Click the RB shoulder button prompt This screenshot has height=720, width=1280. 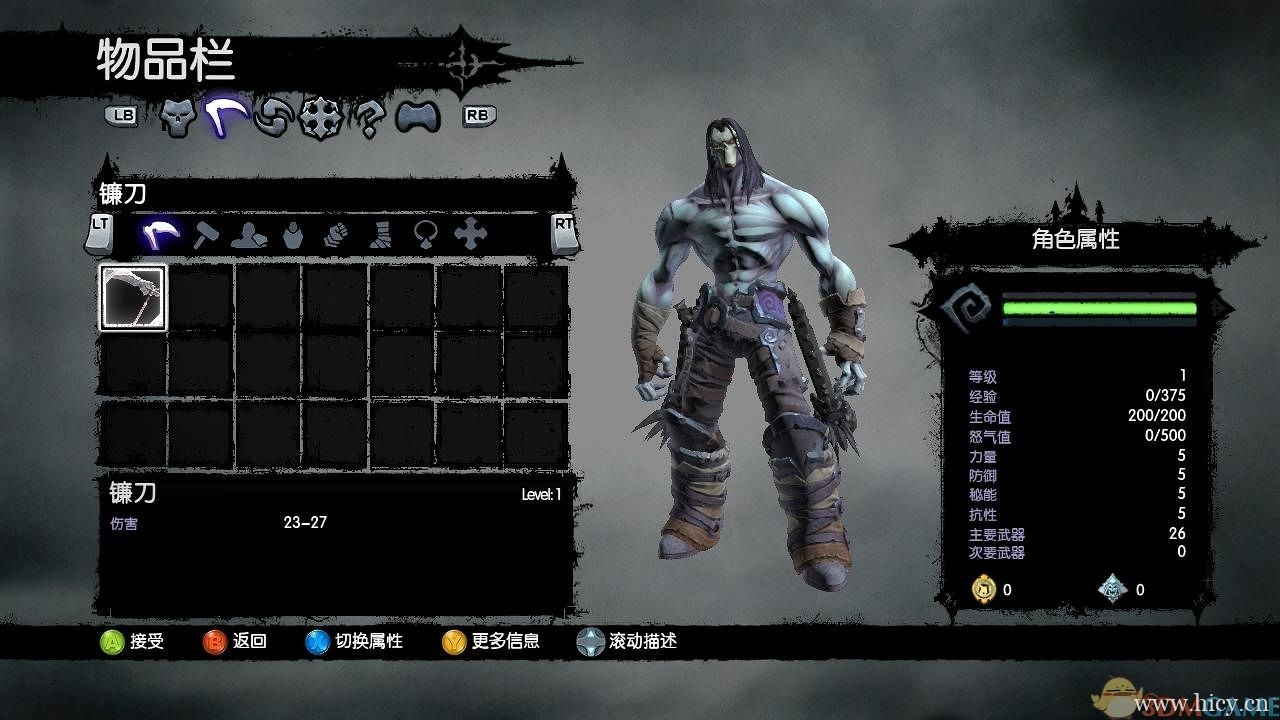480,116
